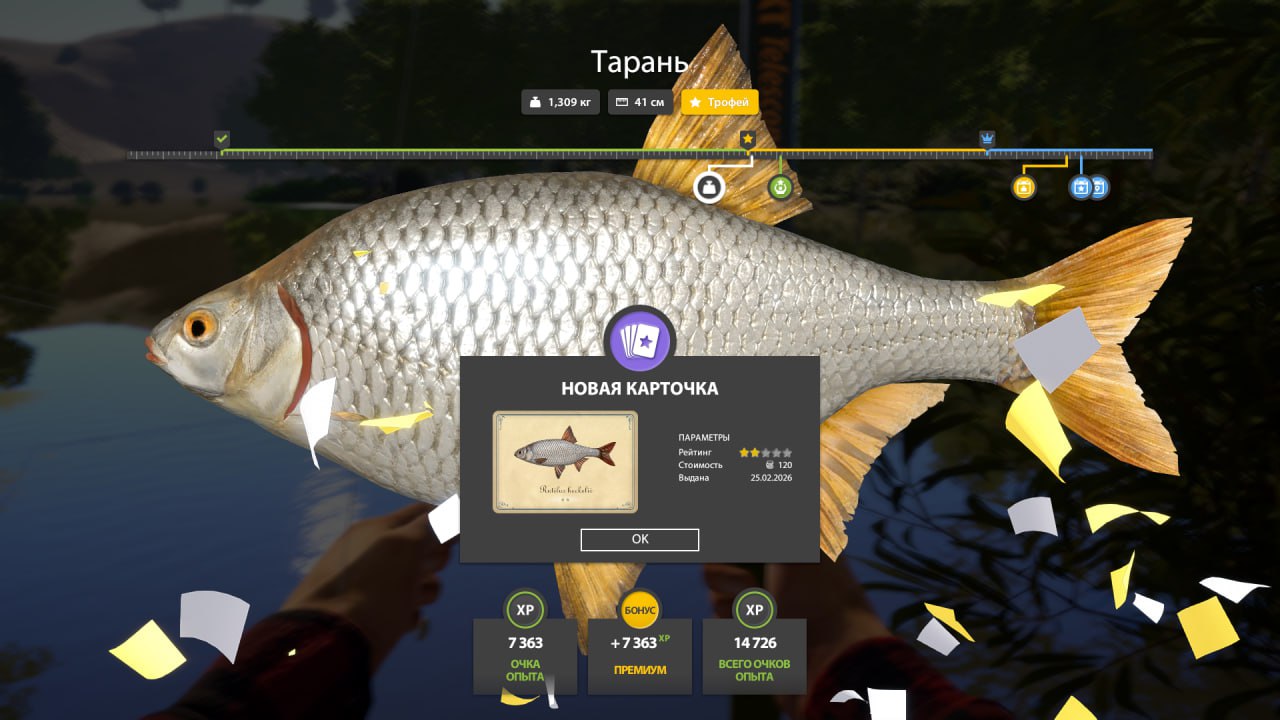This screenshot has height=720, width=1280.
Task: Select the green circular marker under the scale
Action: 780,187
